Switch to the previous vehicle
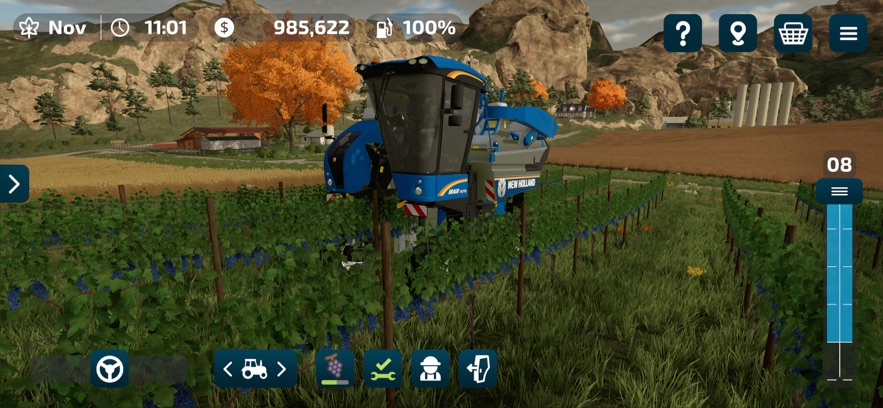 click(x=228, y=370)
